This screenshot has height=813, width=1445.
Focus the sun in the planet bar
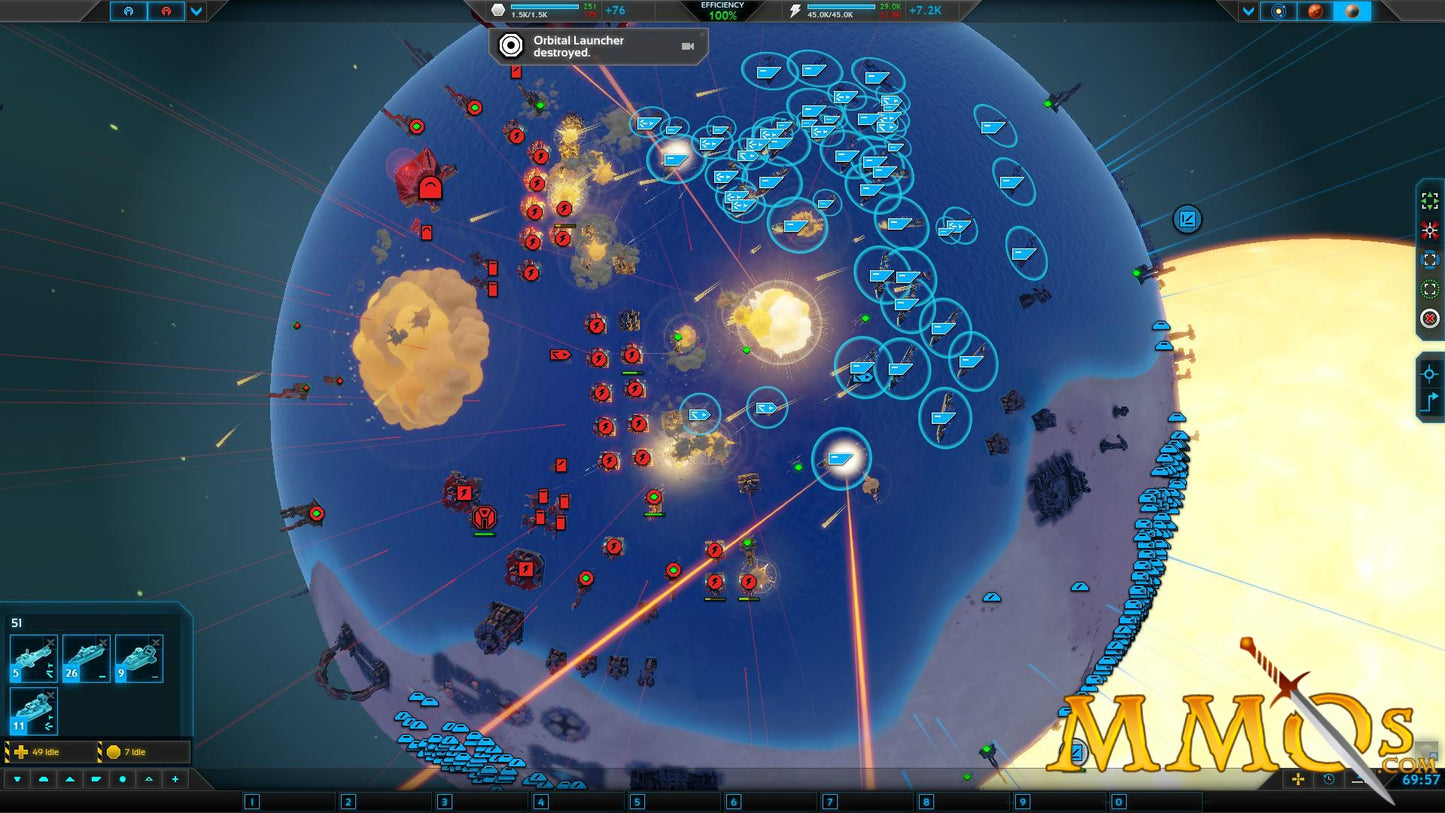pyautogui.click(x=1278, y=11)
